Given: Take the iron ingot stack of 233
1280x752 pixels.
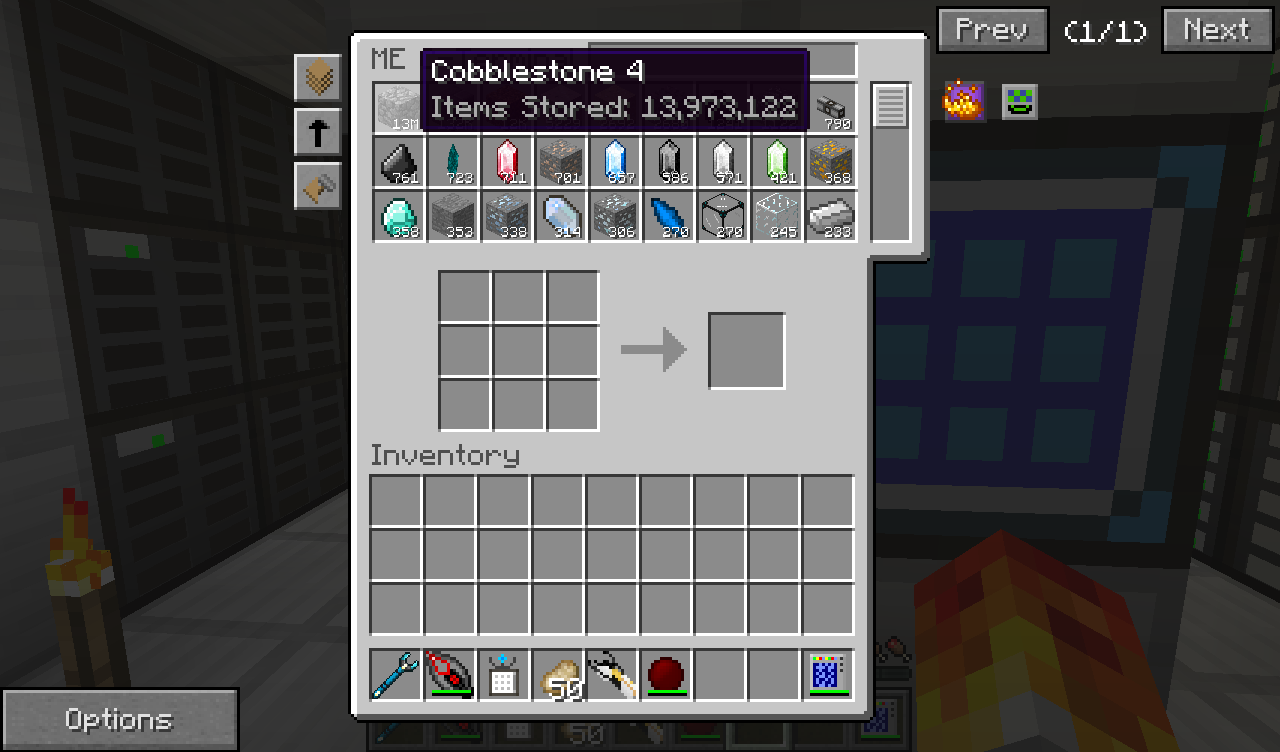Looking at the screenshot, I should [x=830, y=216].
